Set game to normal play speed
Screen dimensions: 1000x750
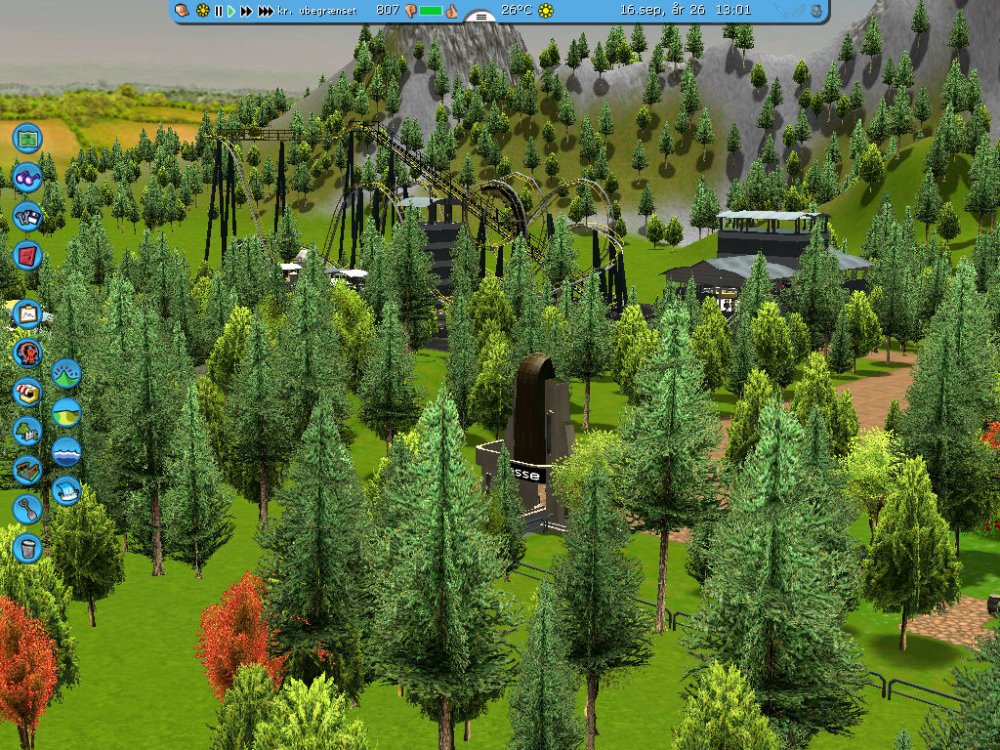[x=231, y=11]
